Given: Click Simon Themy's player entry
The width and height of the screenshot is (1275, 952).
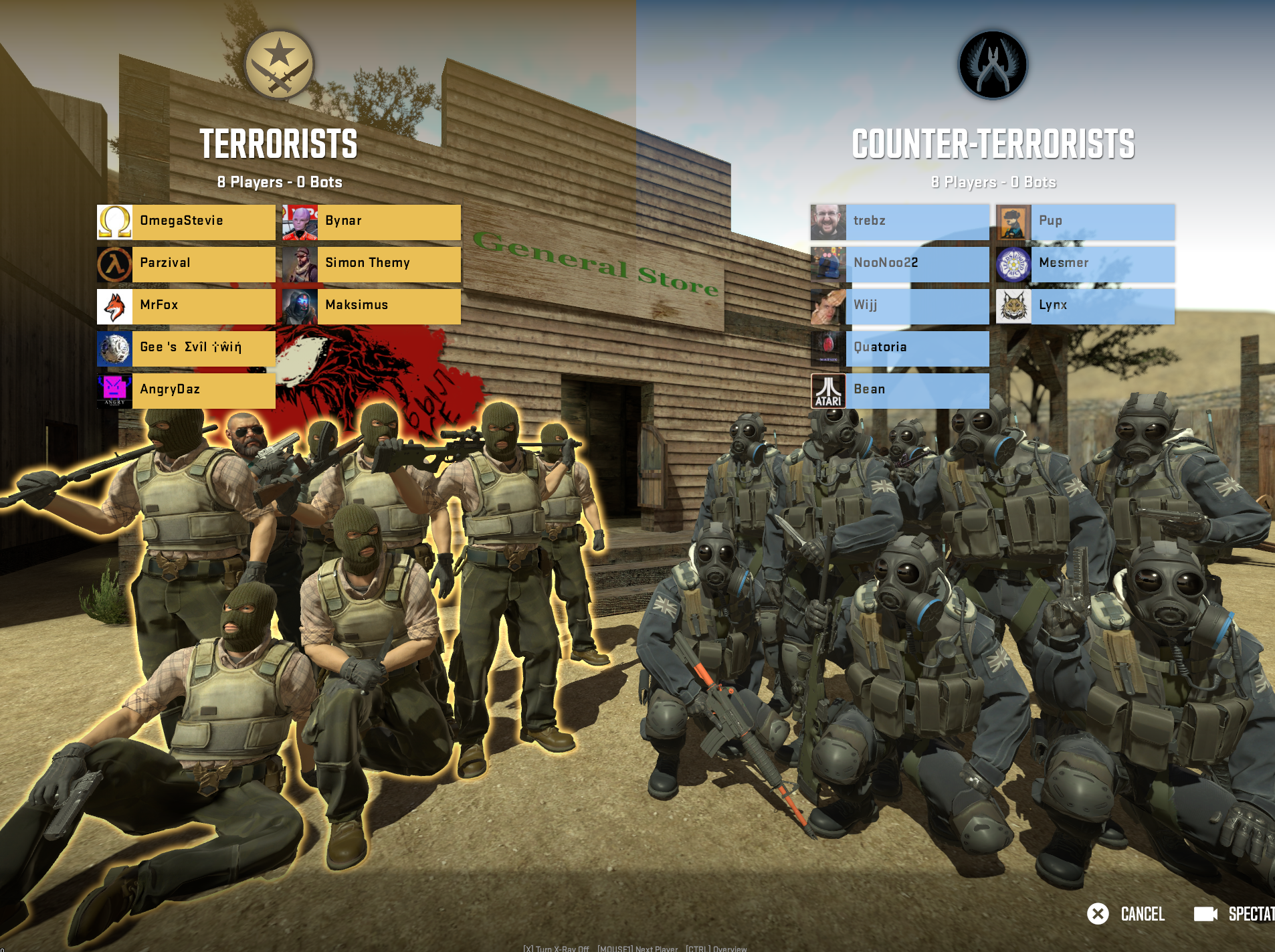Looking at the screenshot, I should pyautogui.click(x=388, y=264).
